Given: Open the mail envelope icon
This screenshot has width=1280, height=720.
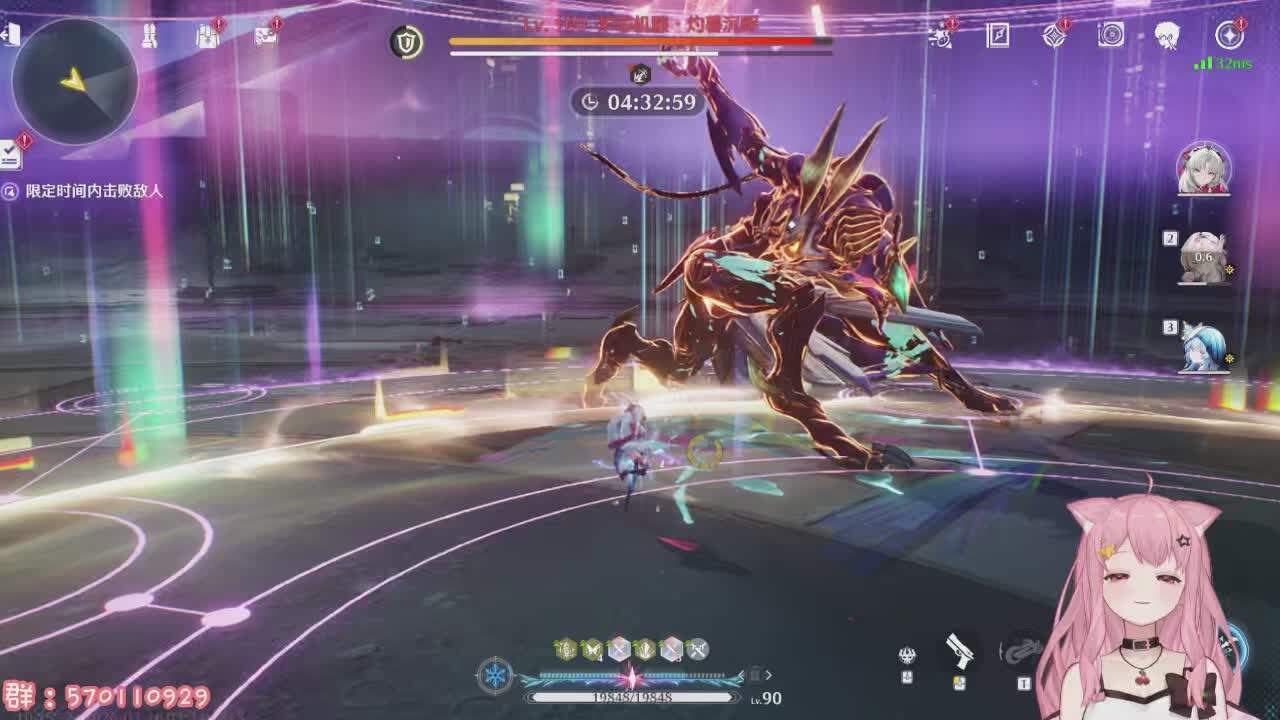Looking at the screenshot, I should (265, 36).
